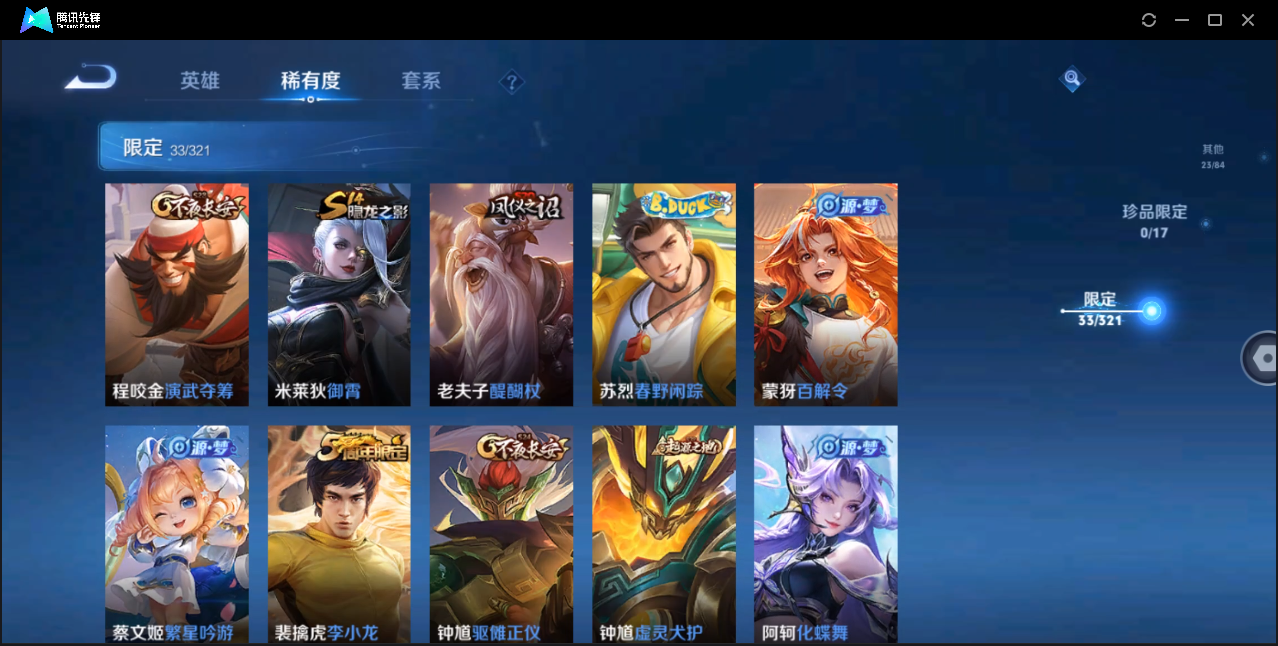This screenshot has height=646, width=1278.
Task: Maximize the emulator window
Action: 1215,20
